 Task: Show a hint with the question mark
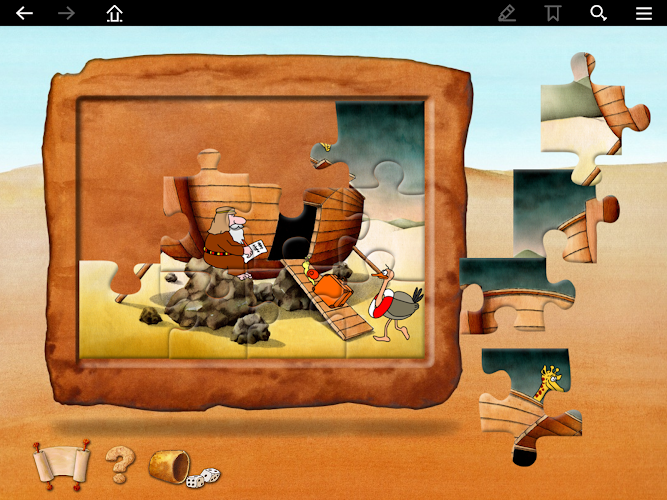[119, 463]
